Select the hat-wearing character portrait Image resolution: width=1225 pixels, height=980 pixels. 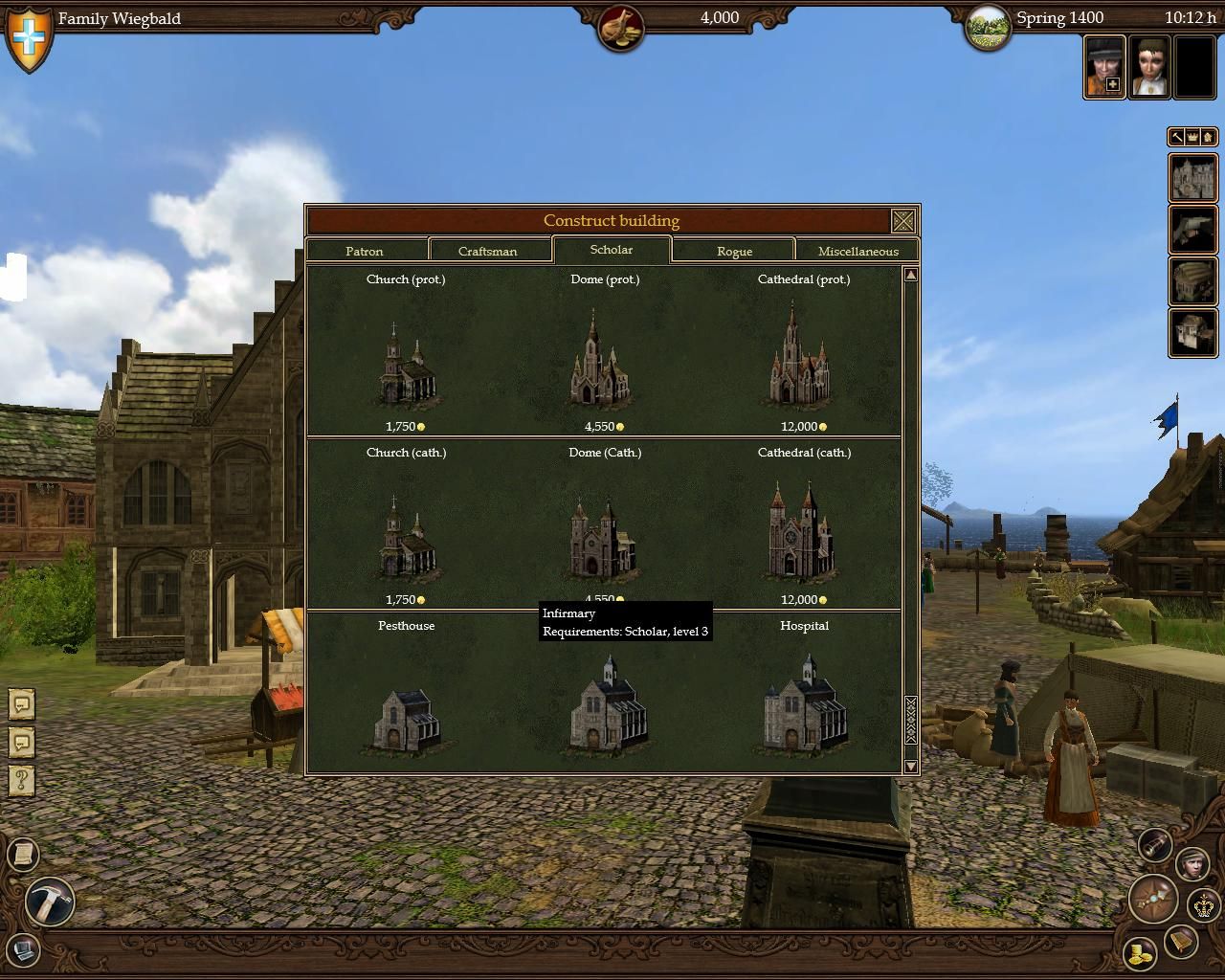click(1104, 66)
